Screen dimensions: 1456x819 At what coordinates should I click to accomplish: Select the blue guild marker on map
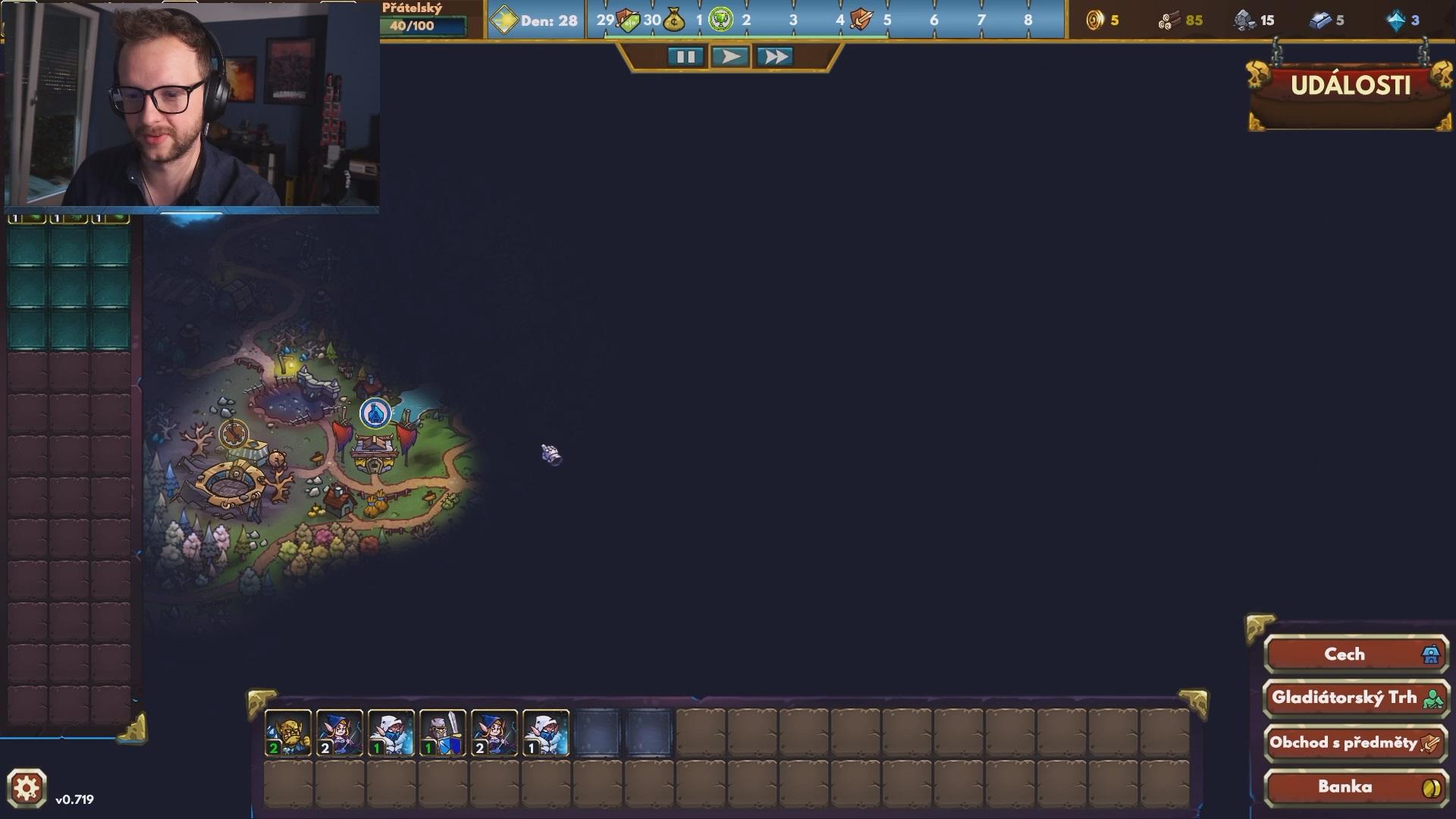(x=375, y=413)
